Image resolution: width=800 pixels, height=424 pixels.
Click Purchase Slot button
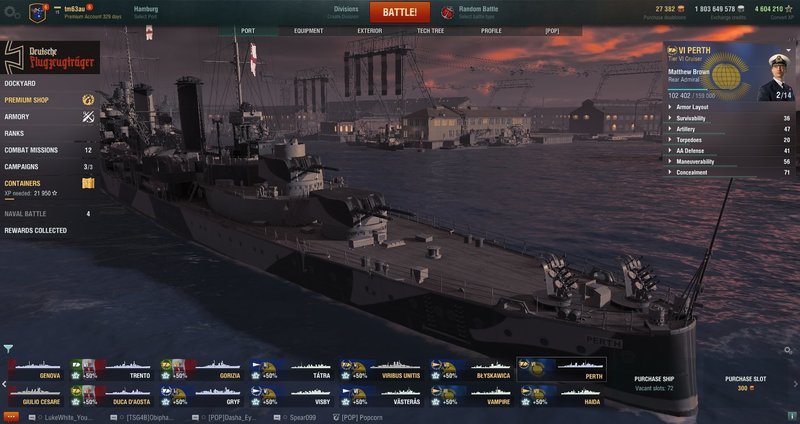746,383
